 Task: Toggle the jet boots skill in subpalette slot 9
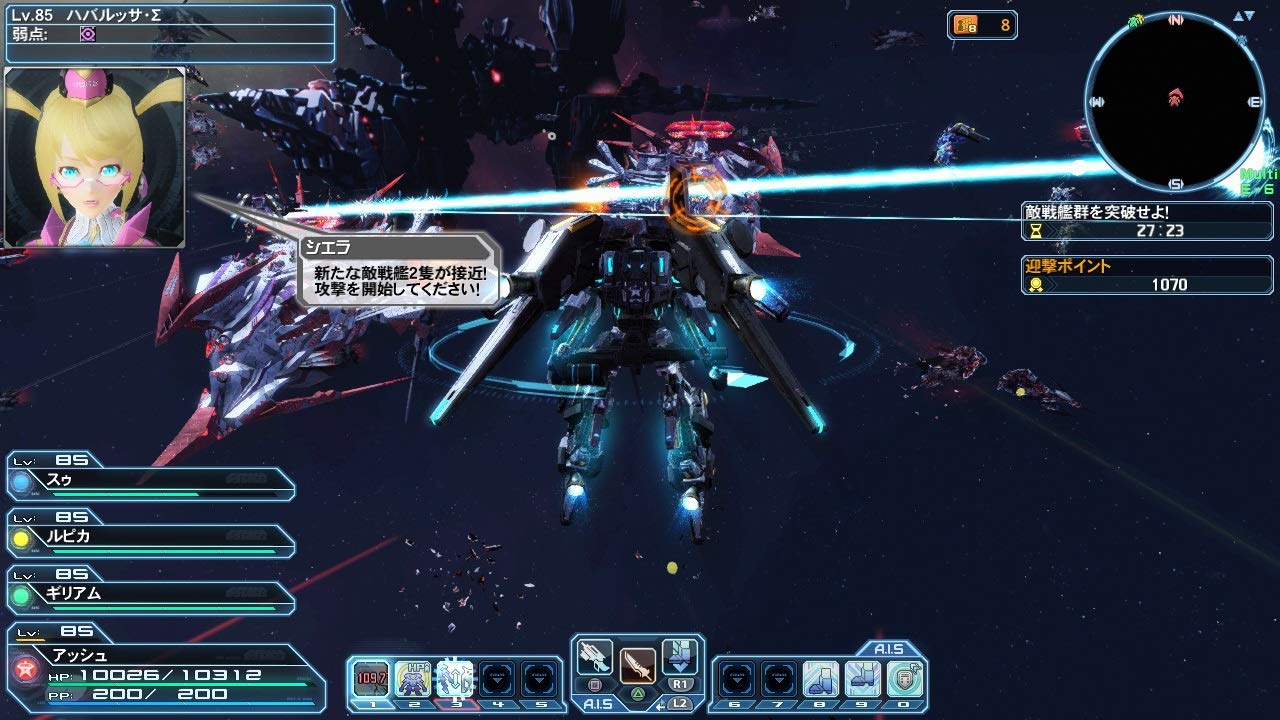862,676
